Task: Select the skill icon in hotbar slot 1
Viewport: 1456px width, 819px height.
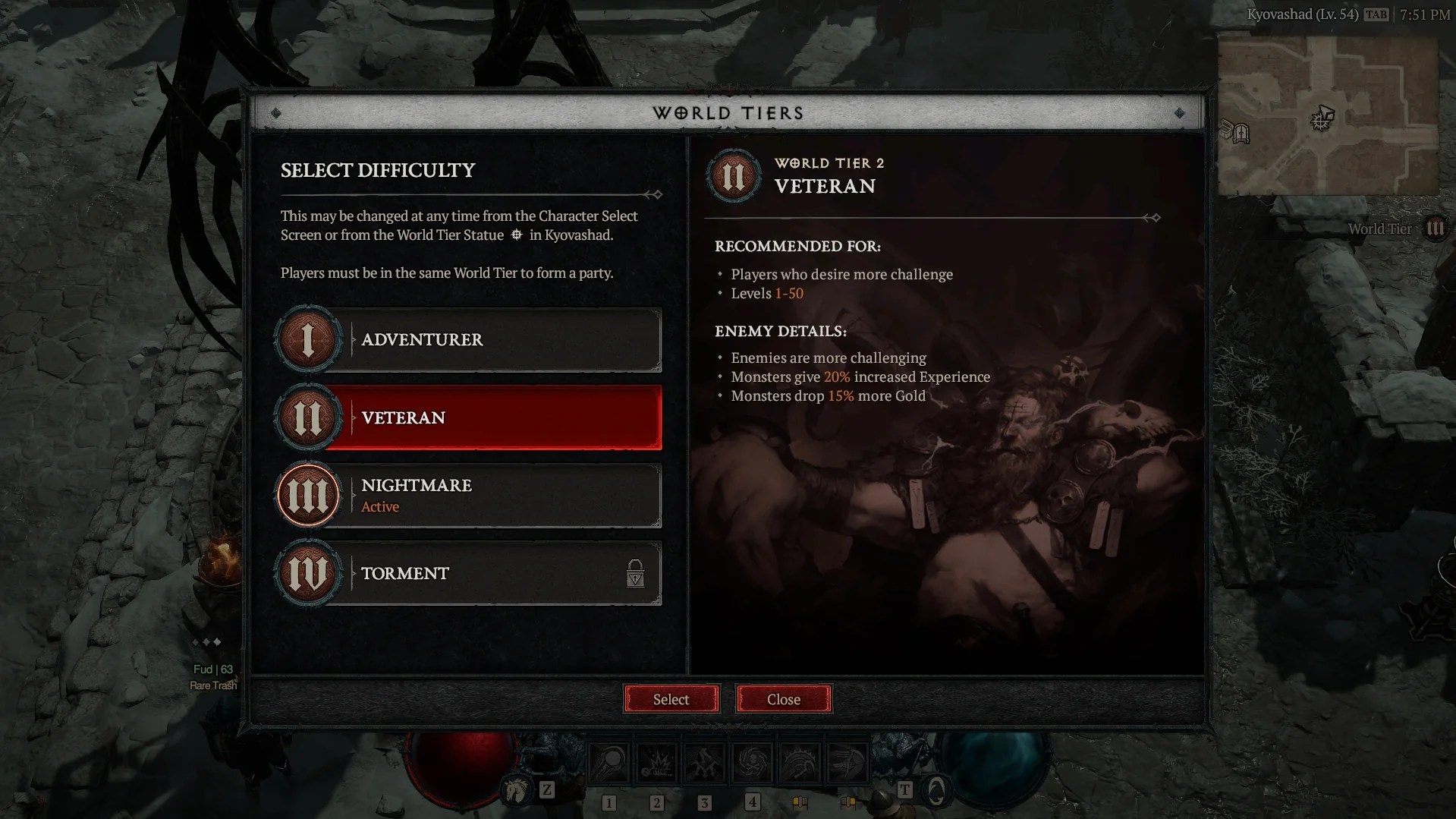Action: pyautogui.click(x=609, y=762)
